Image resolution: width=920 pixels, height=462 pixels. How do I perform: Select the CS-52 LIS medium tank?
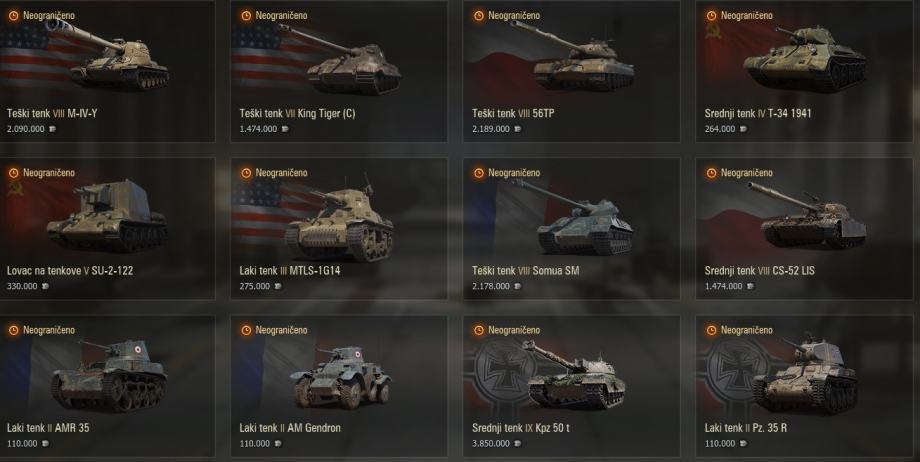(806, 227)
